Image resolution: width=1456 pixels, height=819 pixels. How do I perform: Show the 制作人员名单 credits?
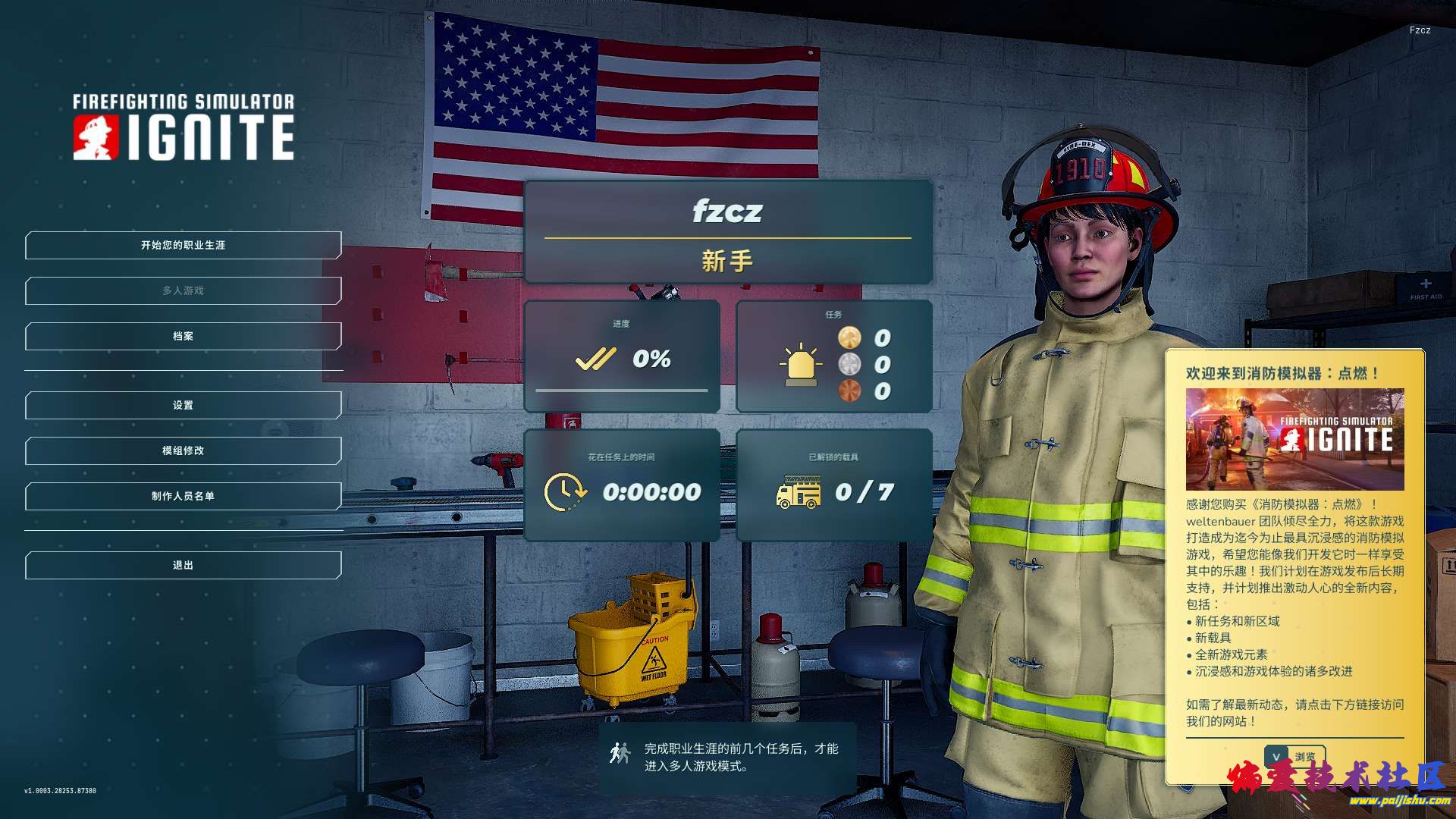coord(183,497)
